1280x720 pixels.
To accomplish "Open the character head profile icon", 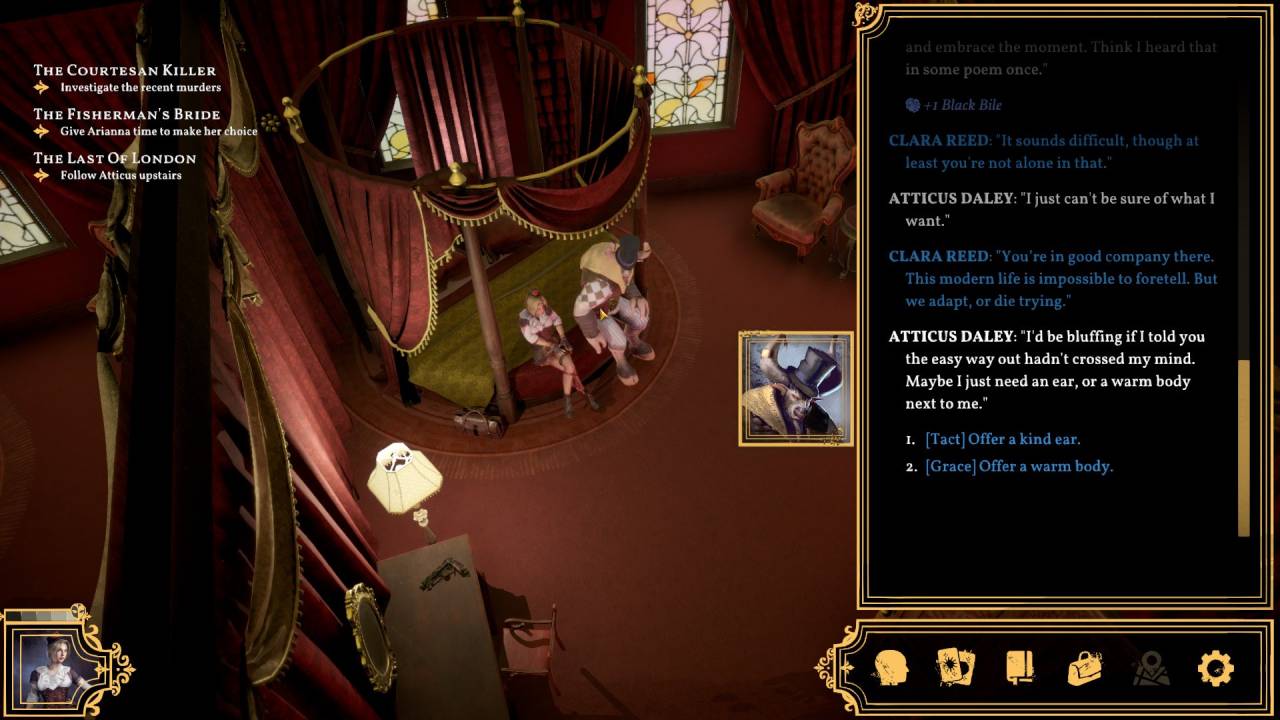I will pos(889,667).
